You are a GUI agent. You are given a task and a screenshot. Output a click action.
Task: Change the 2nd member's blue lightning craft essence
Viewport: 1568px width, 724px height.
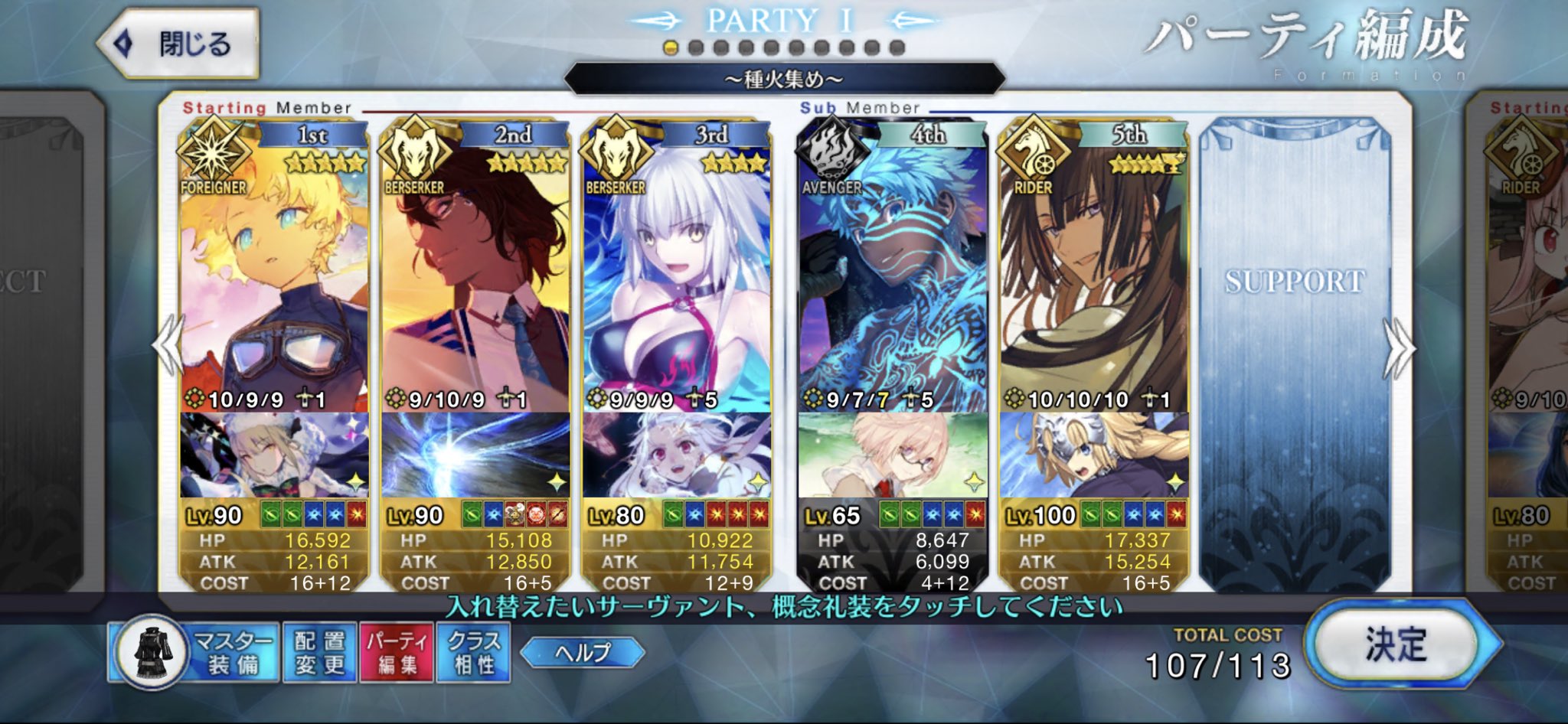[475, 455]
